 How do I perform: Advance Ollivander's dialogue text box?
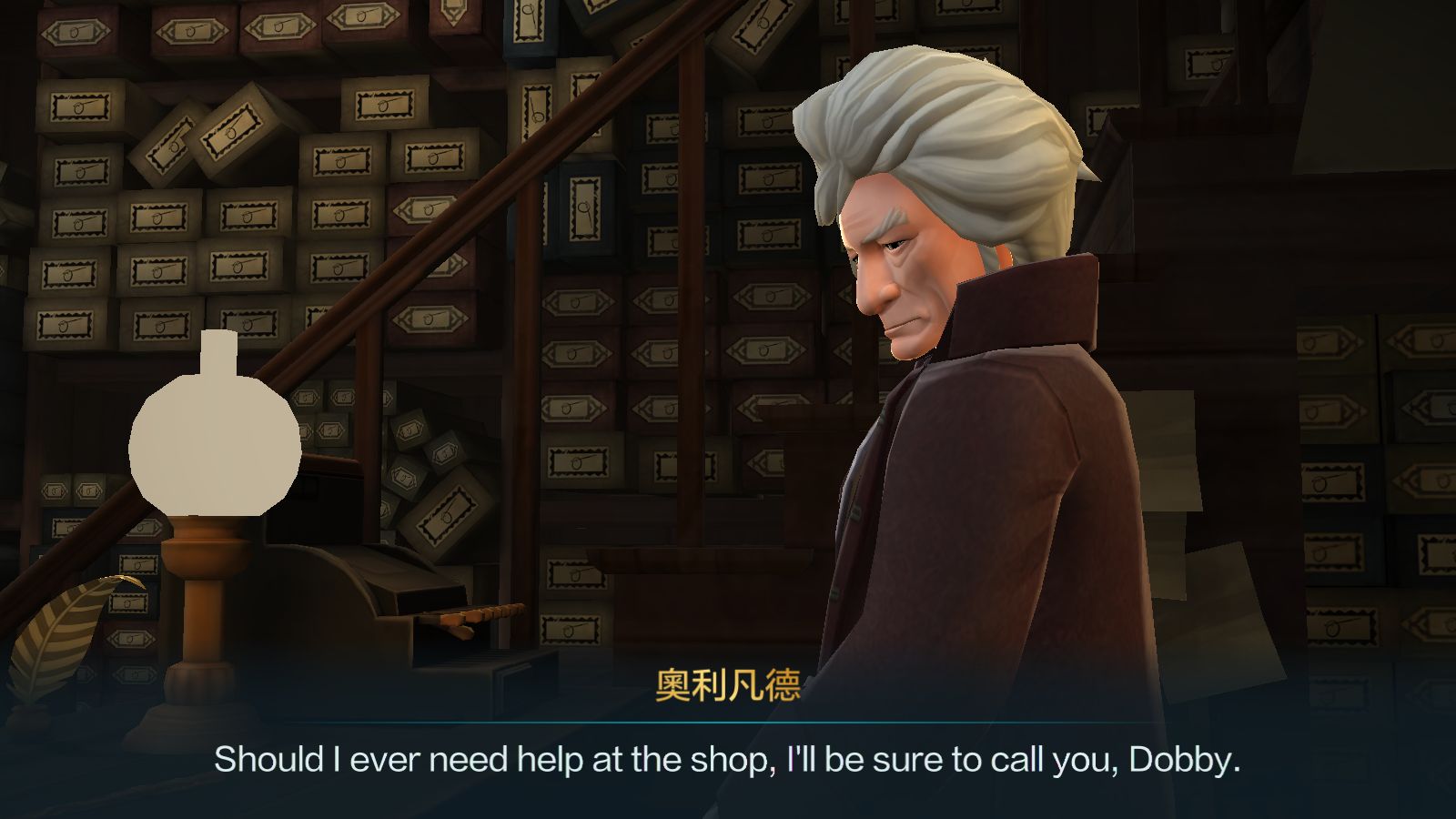pyautogui.click(x=728, y=759)
